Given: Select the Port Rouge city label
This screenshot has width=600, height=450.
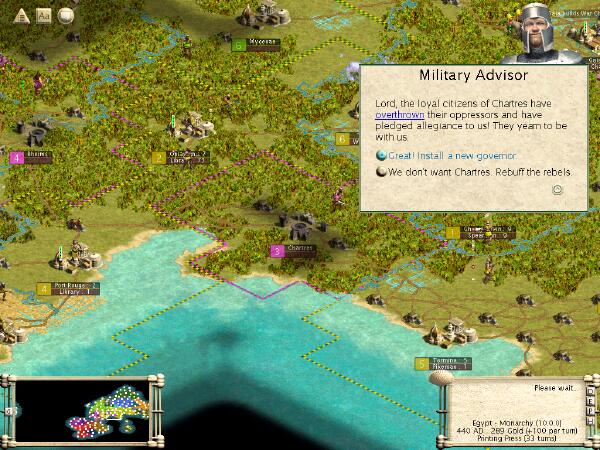Looking at the screenshot, I should click(x=76, y=285).
